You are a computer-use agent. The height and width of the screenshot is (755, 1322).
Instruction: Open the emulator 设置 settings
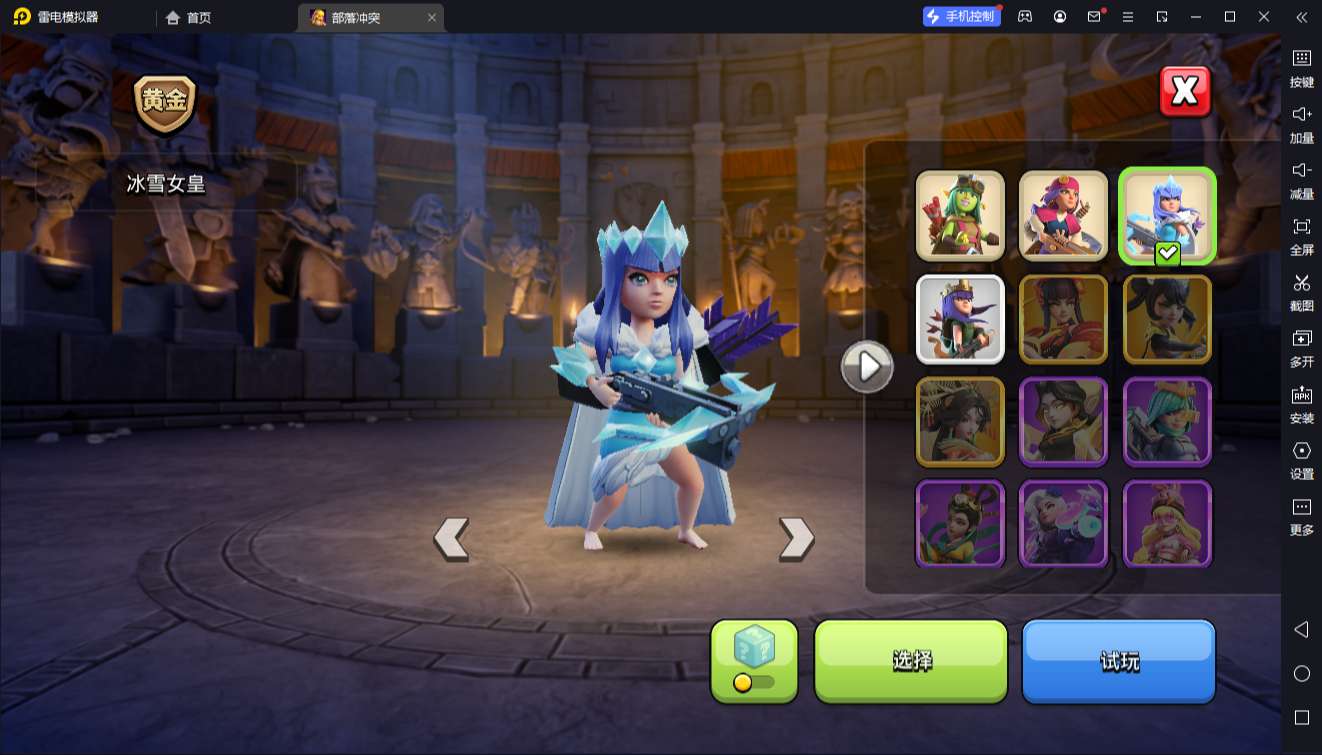click(x=1301, y=459)
